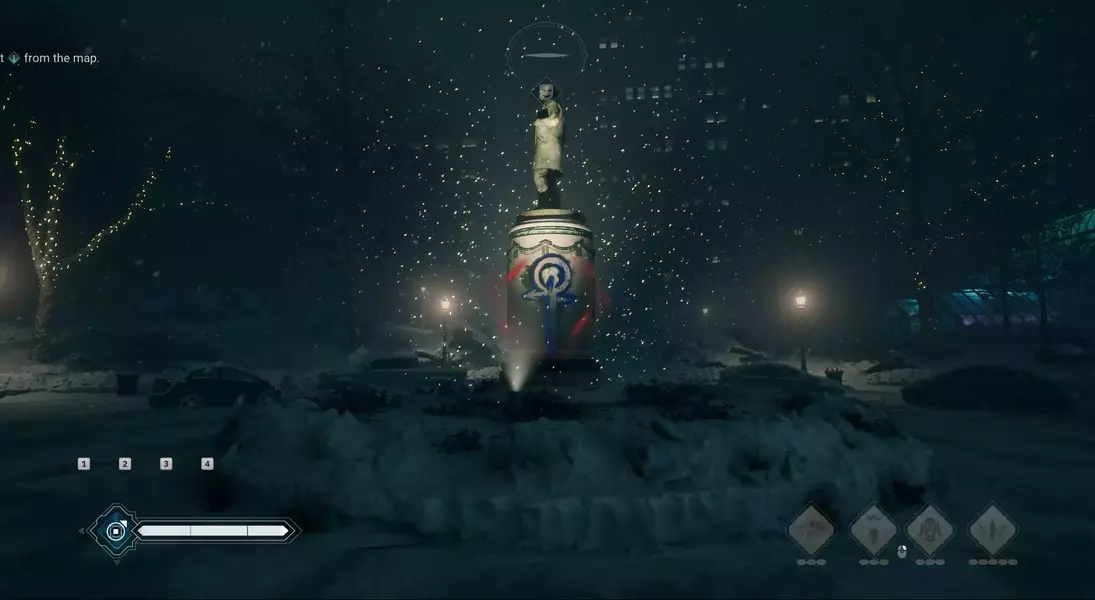
Task: Use the long-eared skull face ability
Action: (x=931, y=529)
